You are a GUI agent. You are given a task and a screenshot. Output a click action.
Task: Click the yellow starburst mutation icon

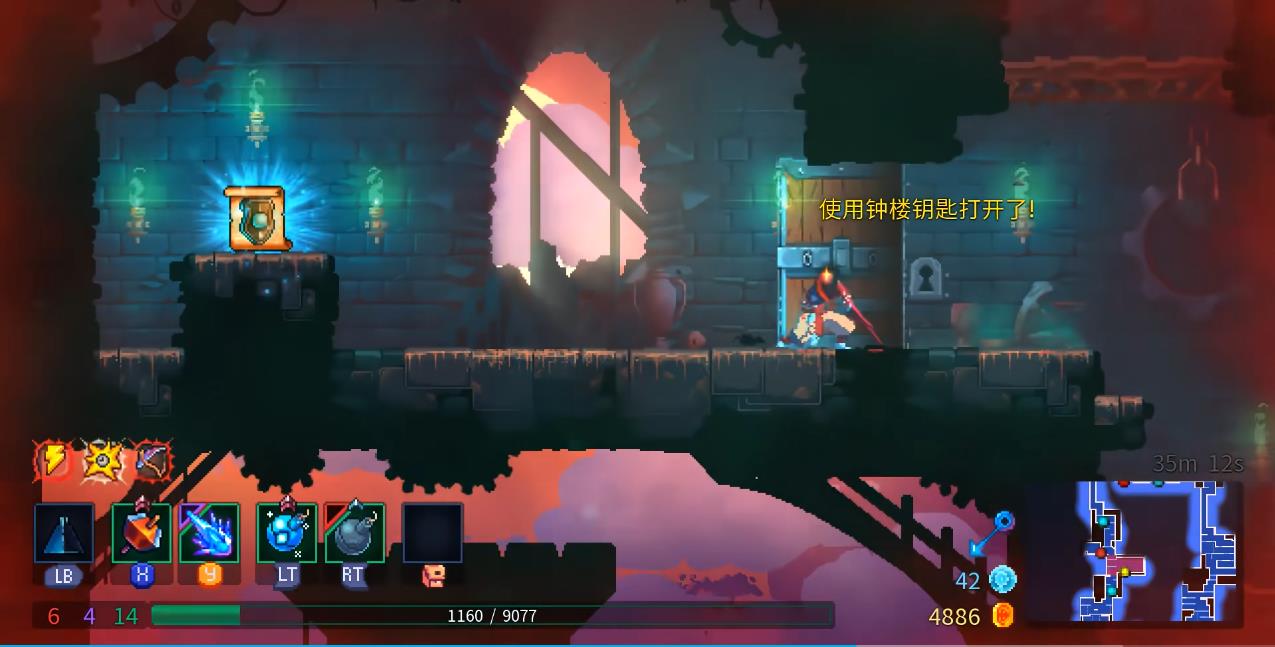click(102, 461)
